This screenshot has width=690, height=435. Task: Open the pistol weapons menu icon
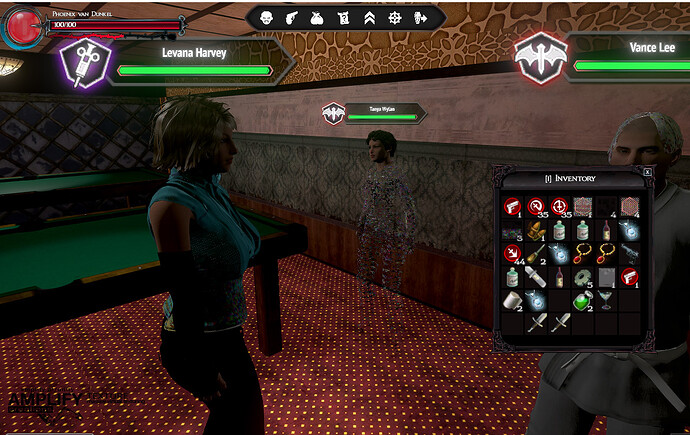pyautogui.click(x=292, y=17)
